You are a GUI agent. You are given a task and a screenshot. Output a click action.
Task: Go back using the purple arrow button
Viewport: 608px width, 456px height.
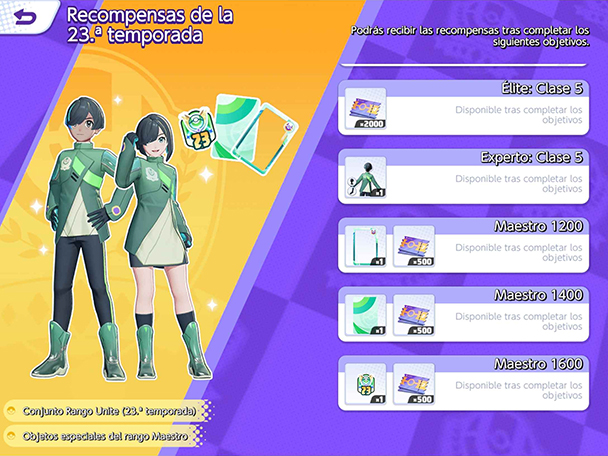coord(24,17)
